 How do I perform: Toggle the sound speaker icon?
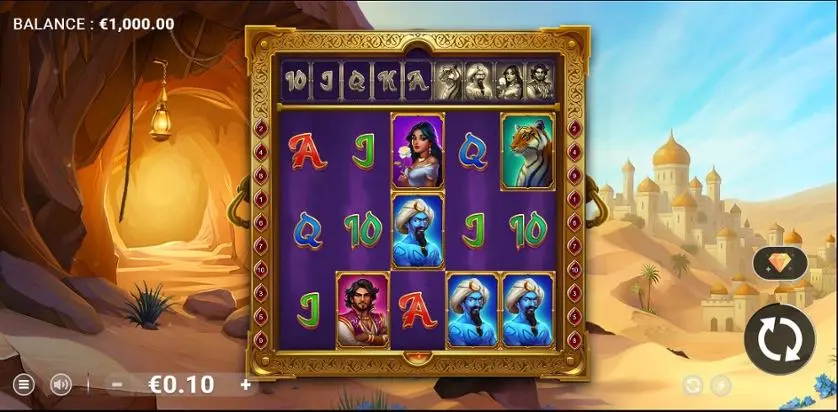click(61, 384)
